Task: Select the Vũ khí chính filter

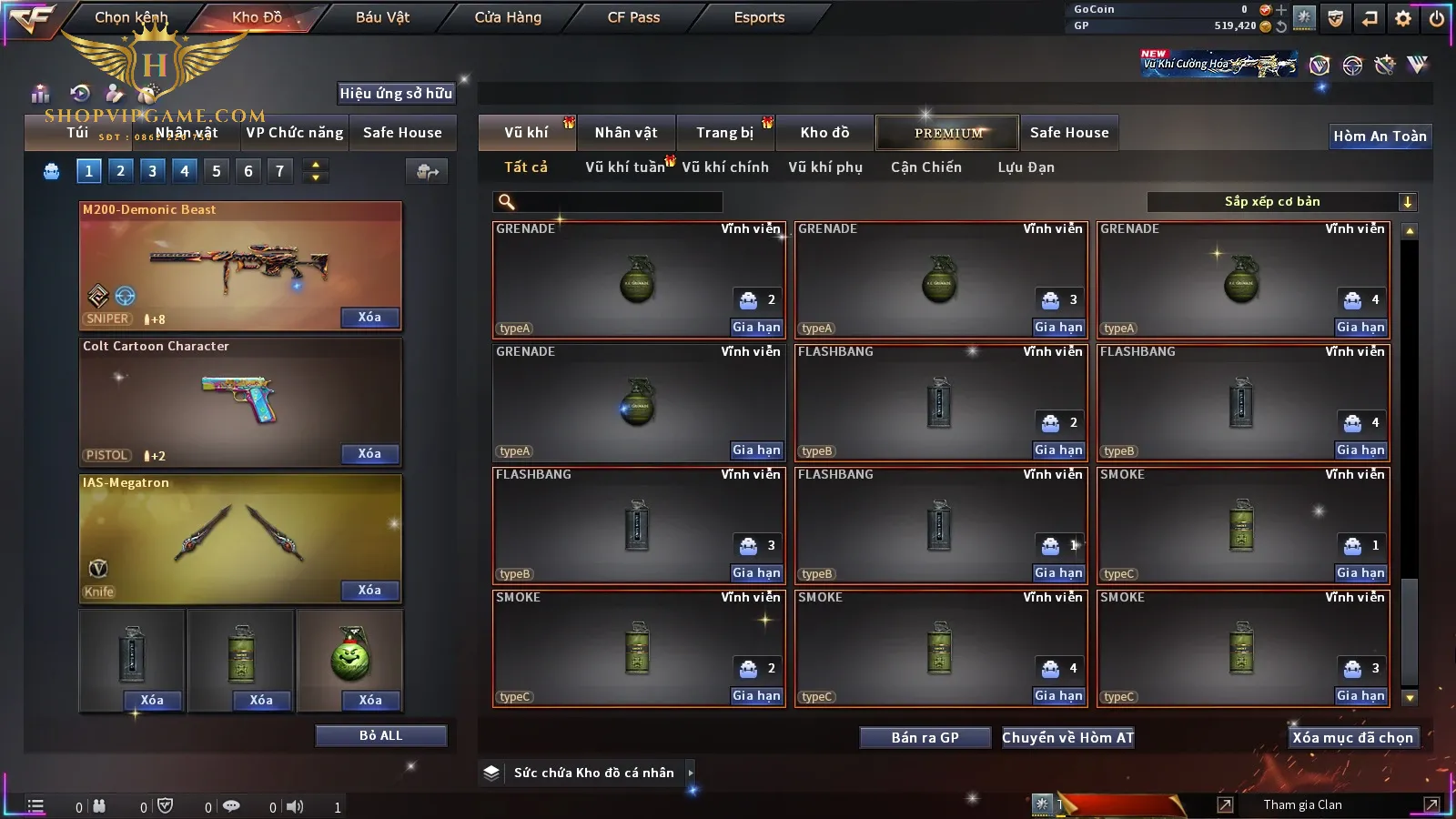Action: pos(725,167)
